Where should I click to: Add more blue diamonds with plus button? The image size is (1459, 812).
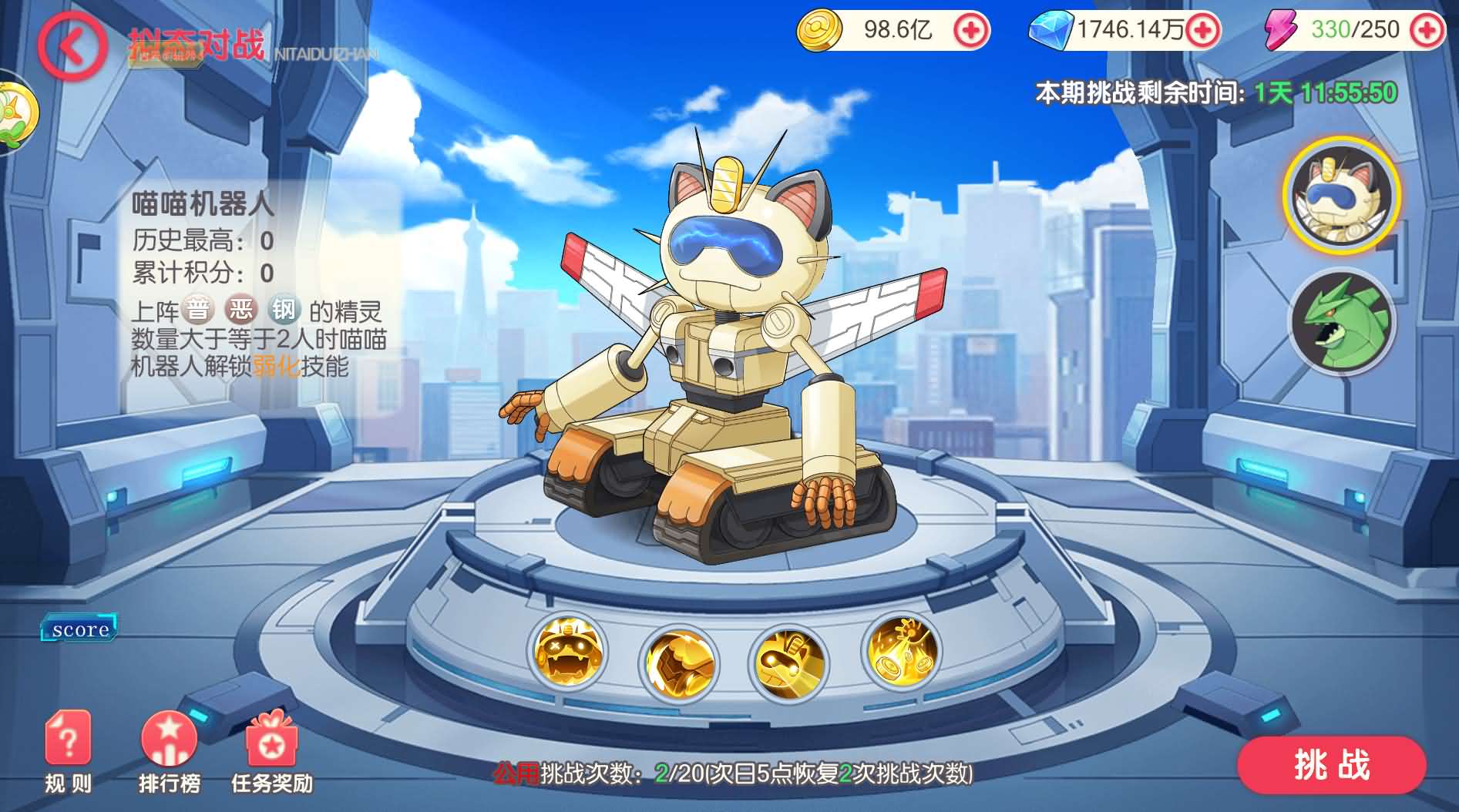click(x=1202, y=31)
